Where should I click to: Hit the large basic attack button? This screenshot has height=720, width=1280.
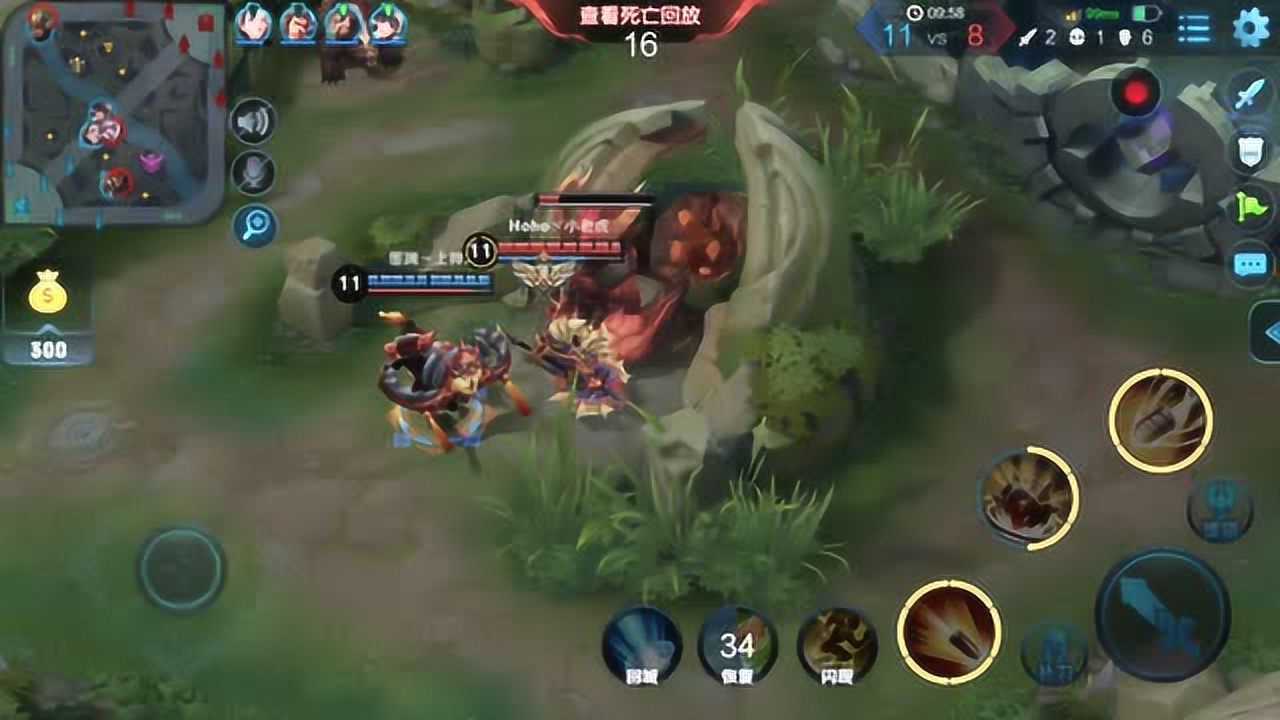coord(1162,613)
